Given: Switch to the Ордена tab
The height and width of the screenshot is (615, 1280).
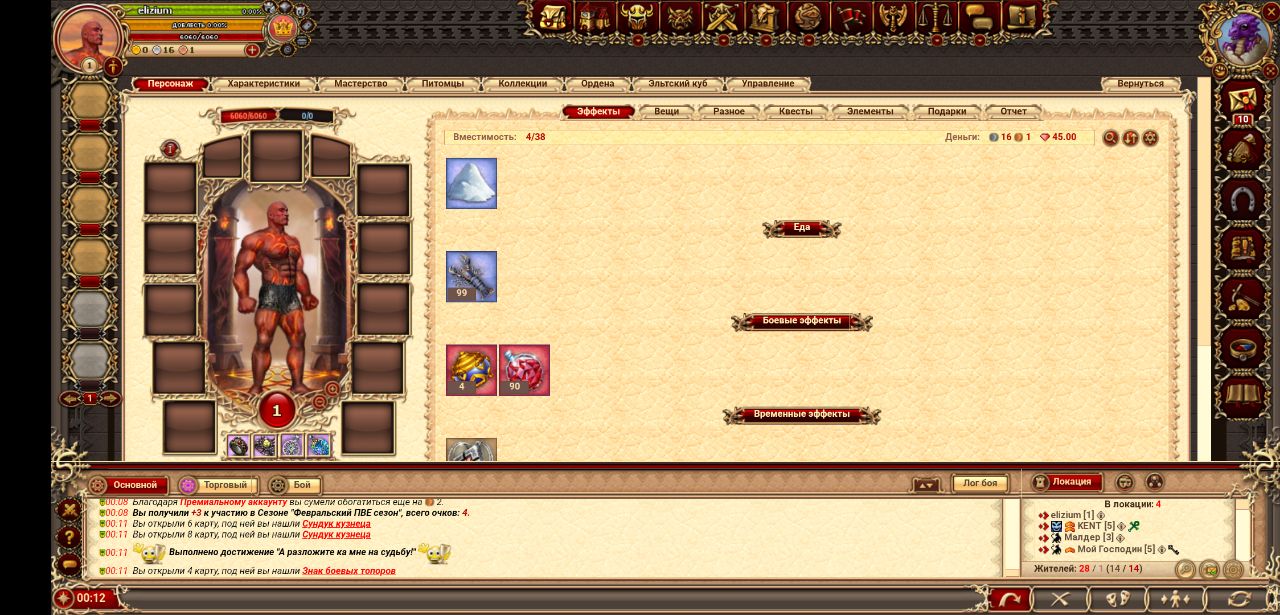Looking at the screenshot, I should [x=598, y=84].
